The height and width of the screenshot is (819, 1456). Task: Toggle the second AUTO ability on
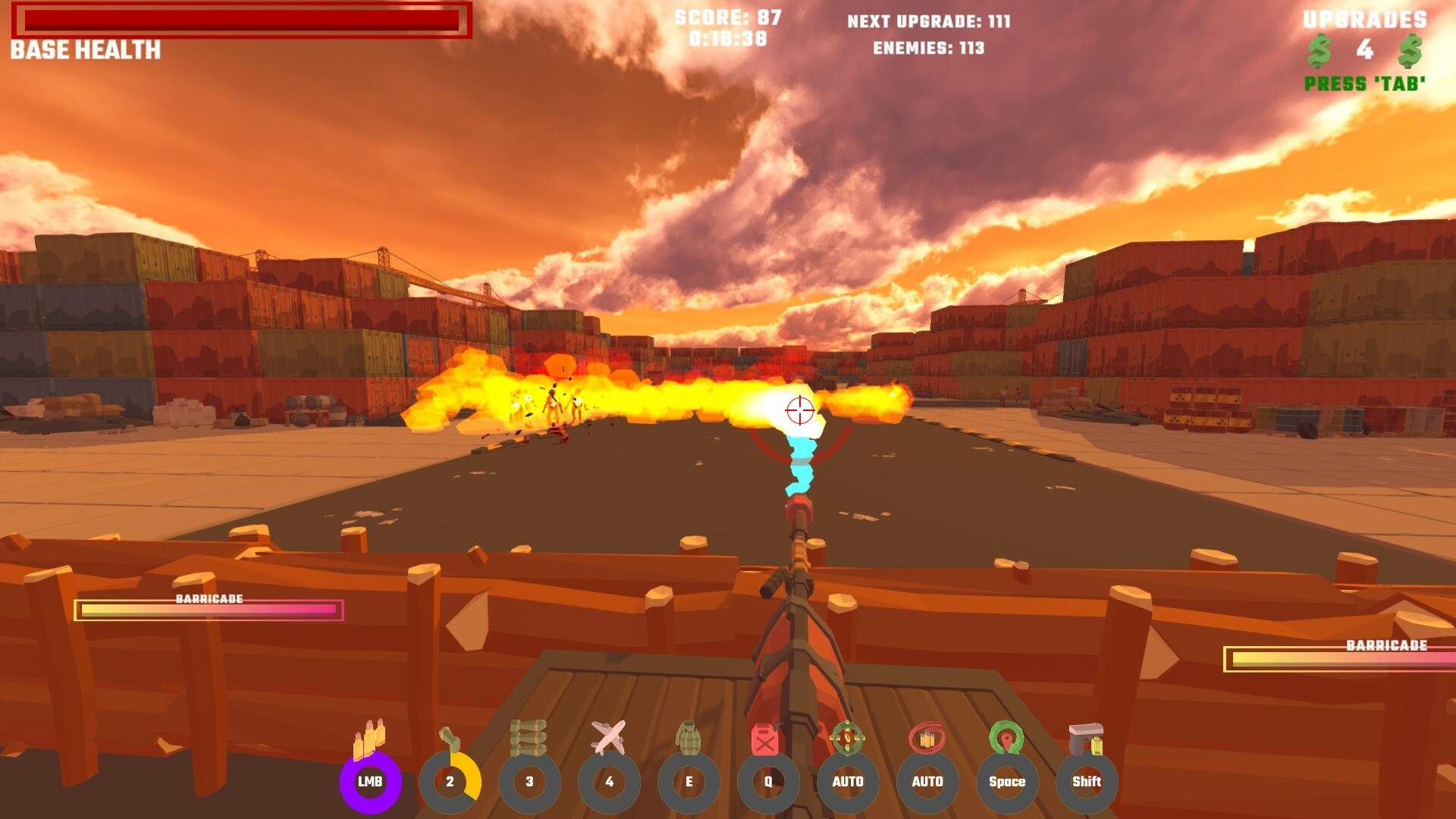(x=928, y=782)
